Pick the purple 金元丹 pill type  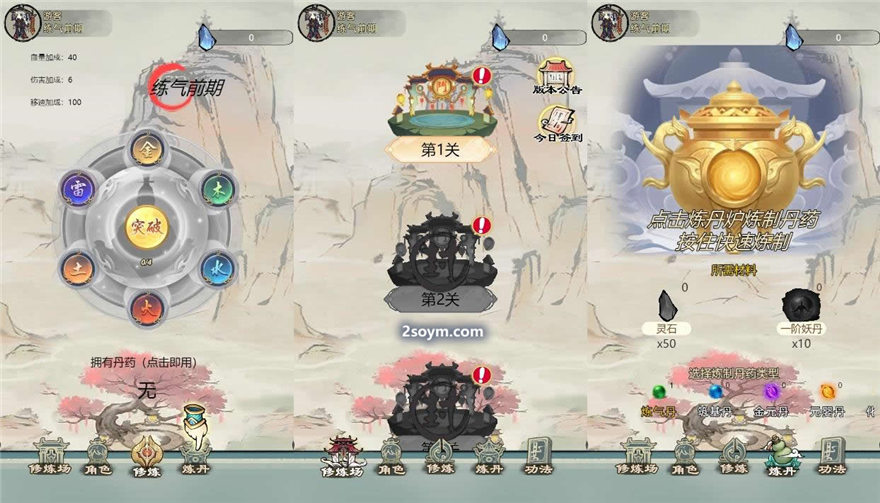(x=771, y=393)
